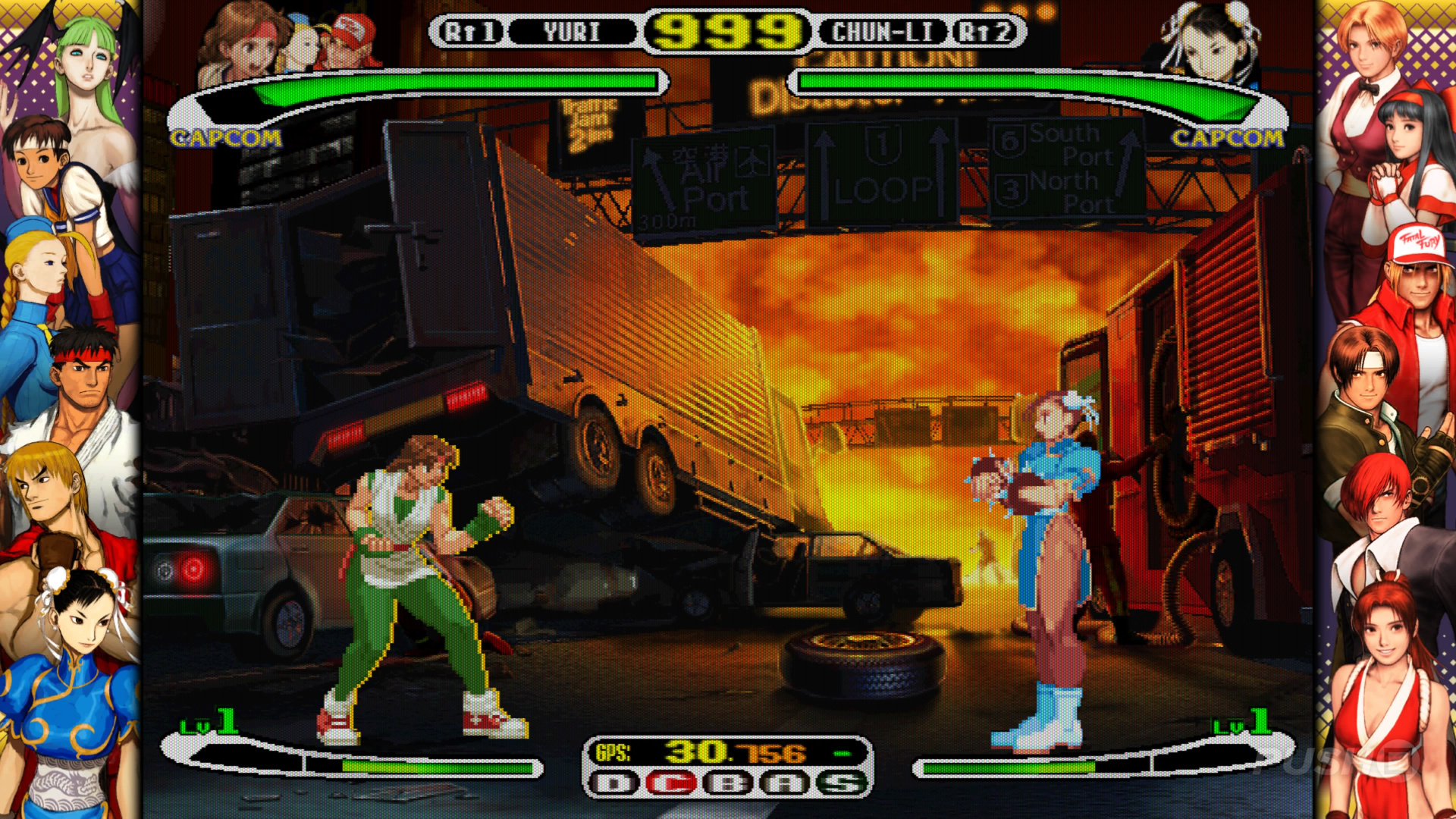The width and height of the screenshot is (1456, 819).
Task: Select Yuri's portrait in the player one team
Action: point(241,42)
